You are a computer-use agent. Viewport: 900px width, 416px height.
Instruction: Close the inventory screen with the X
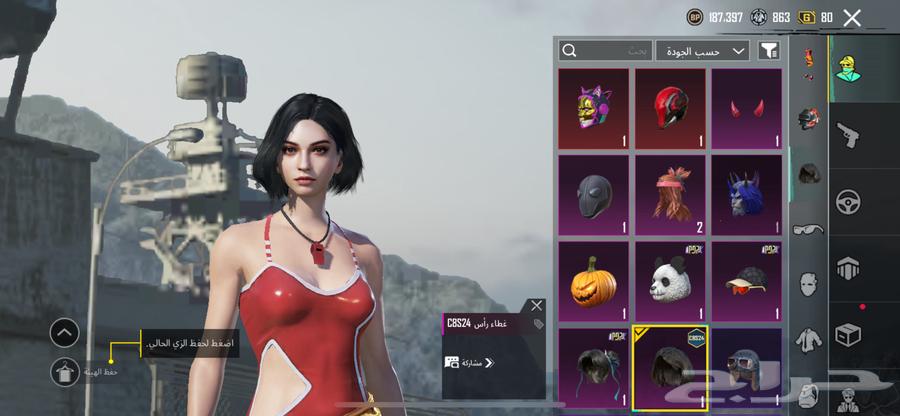tap(852, 17)
